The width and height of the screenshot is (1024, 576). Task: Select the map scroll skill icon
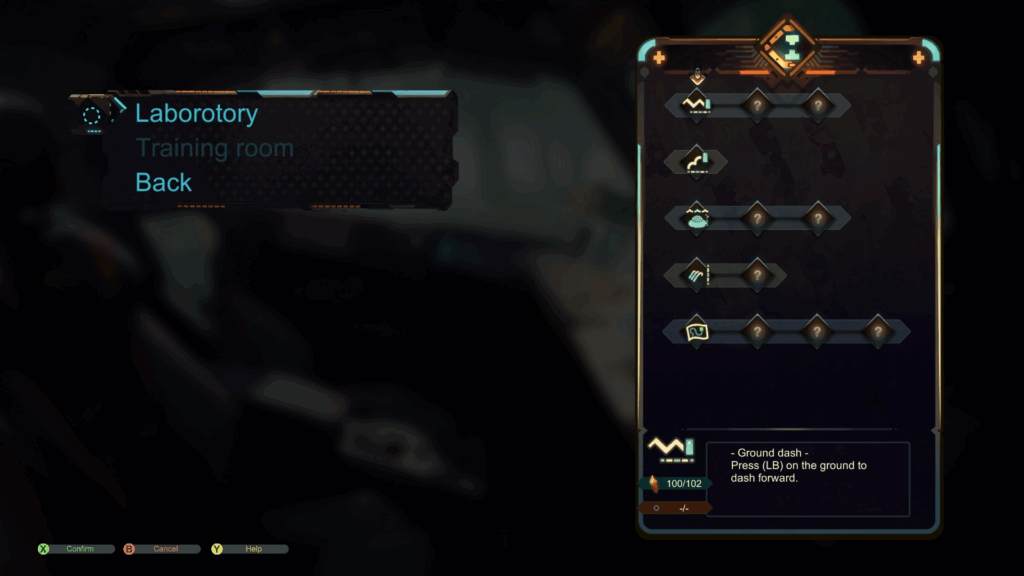pyautogui.click(x=696, y=330)
